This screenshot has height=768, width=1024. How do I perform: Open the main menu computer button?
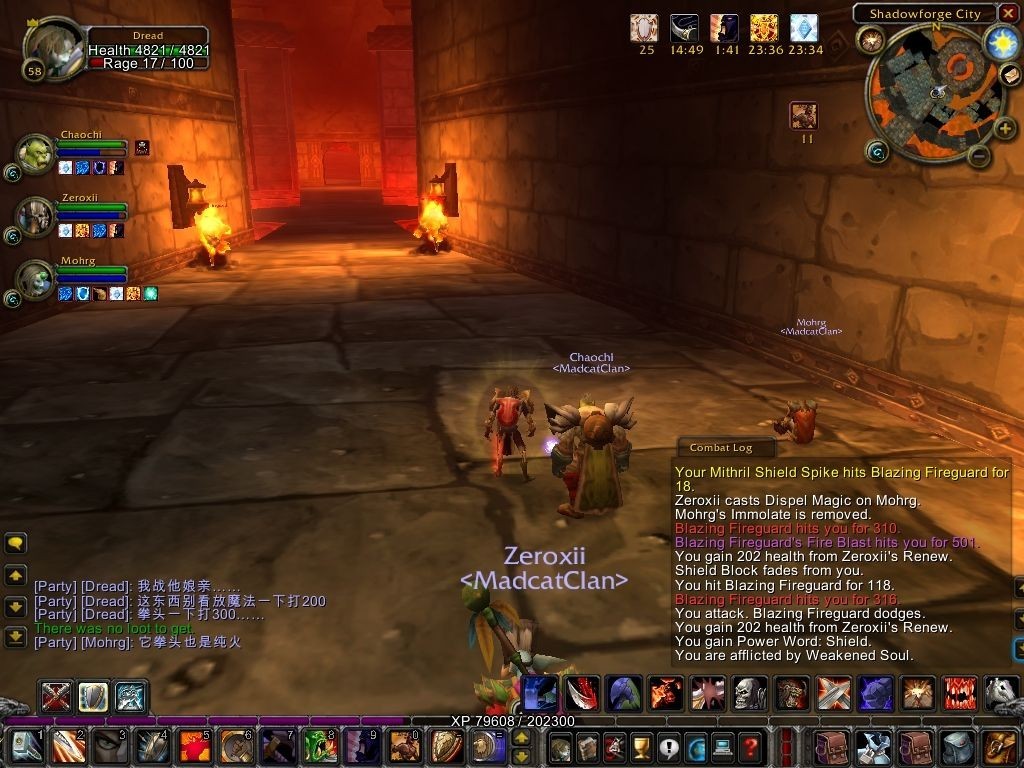click(x=722, y=746)
